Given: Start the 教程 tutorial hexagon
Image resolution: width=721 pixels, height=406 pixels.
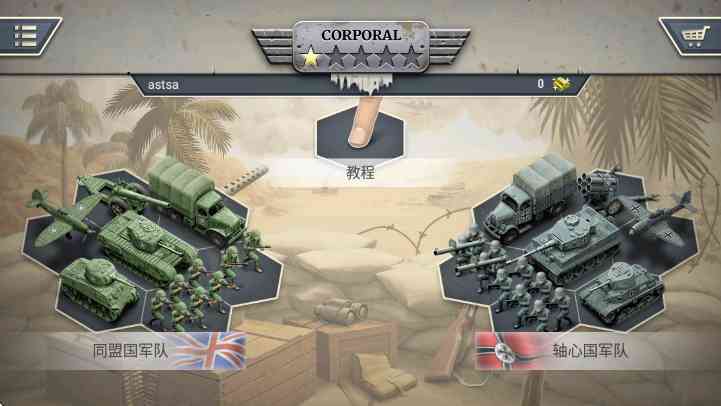Looking at the screenshot, I should (360, 132).
